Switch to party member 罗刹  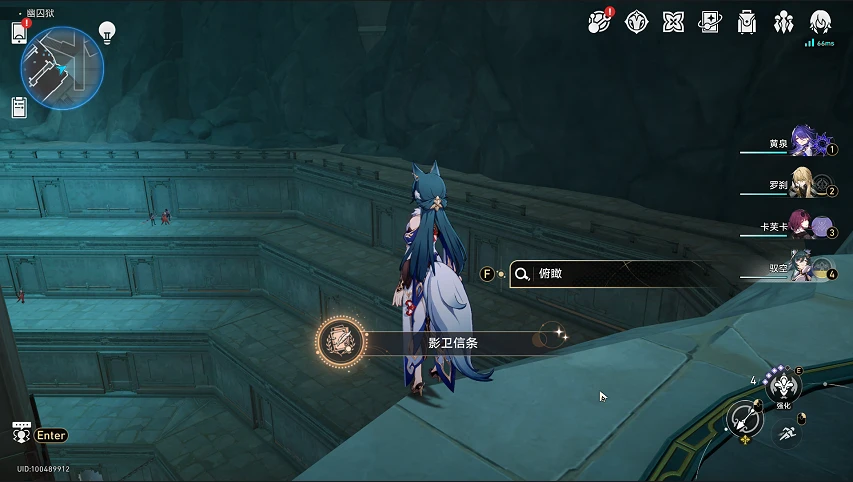coord(805,186)
